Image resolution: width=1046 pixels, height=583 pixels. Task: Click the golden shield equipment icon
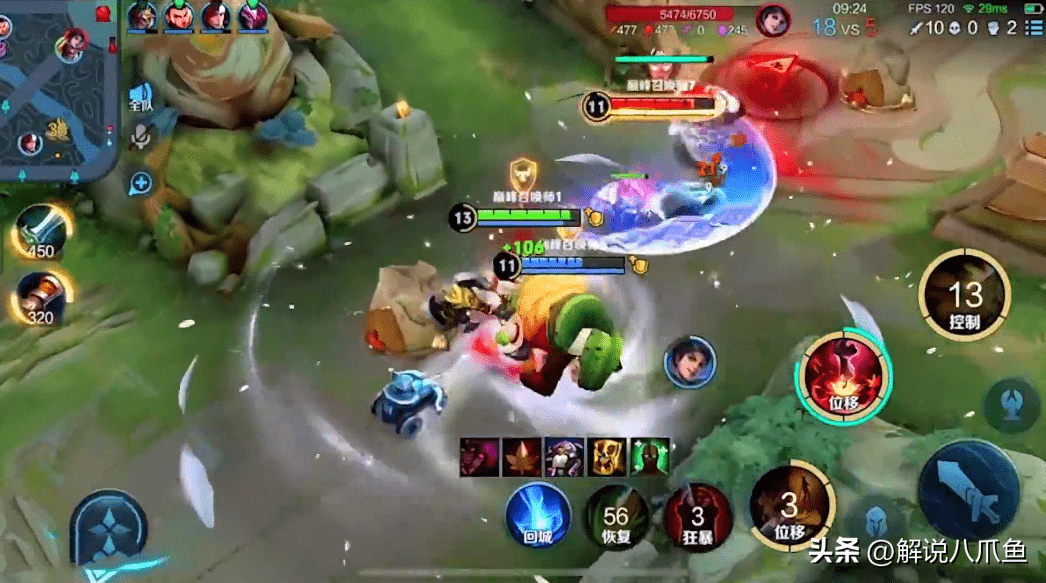[607, 456]
